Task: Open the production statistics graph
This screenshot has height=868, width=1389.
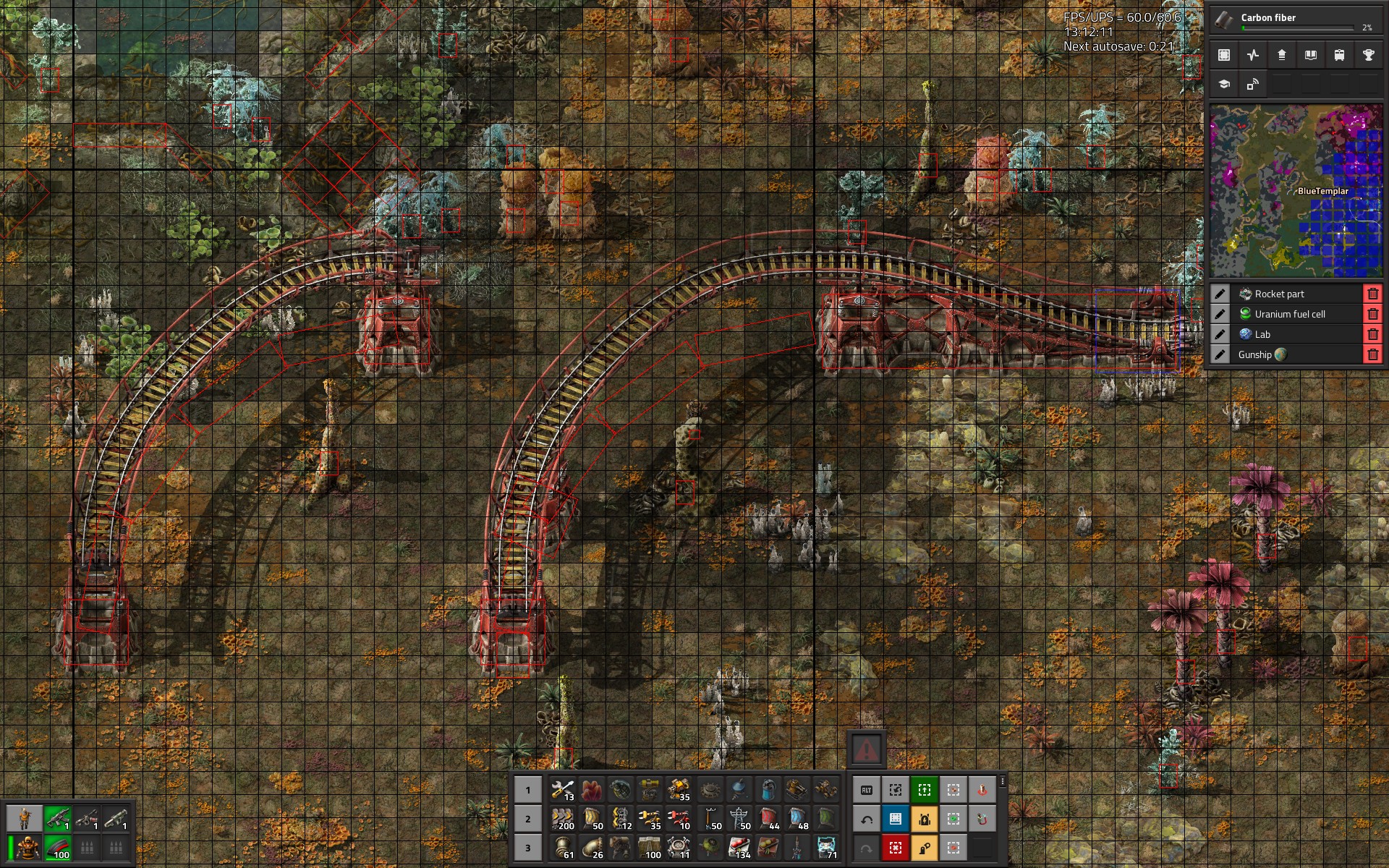Action: coord(1252,55)
